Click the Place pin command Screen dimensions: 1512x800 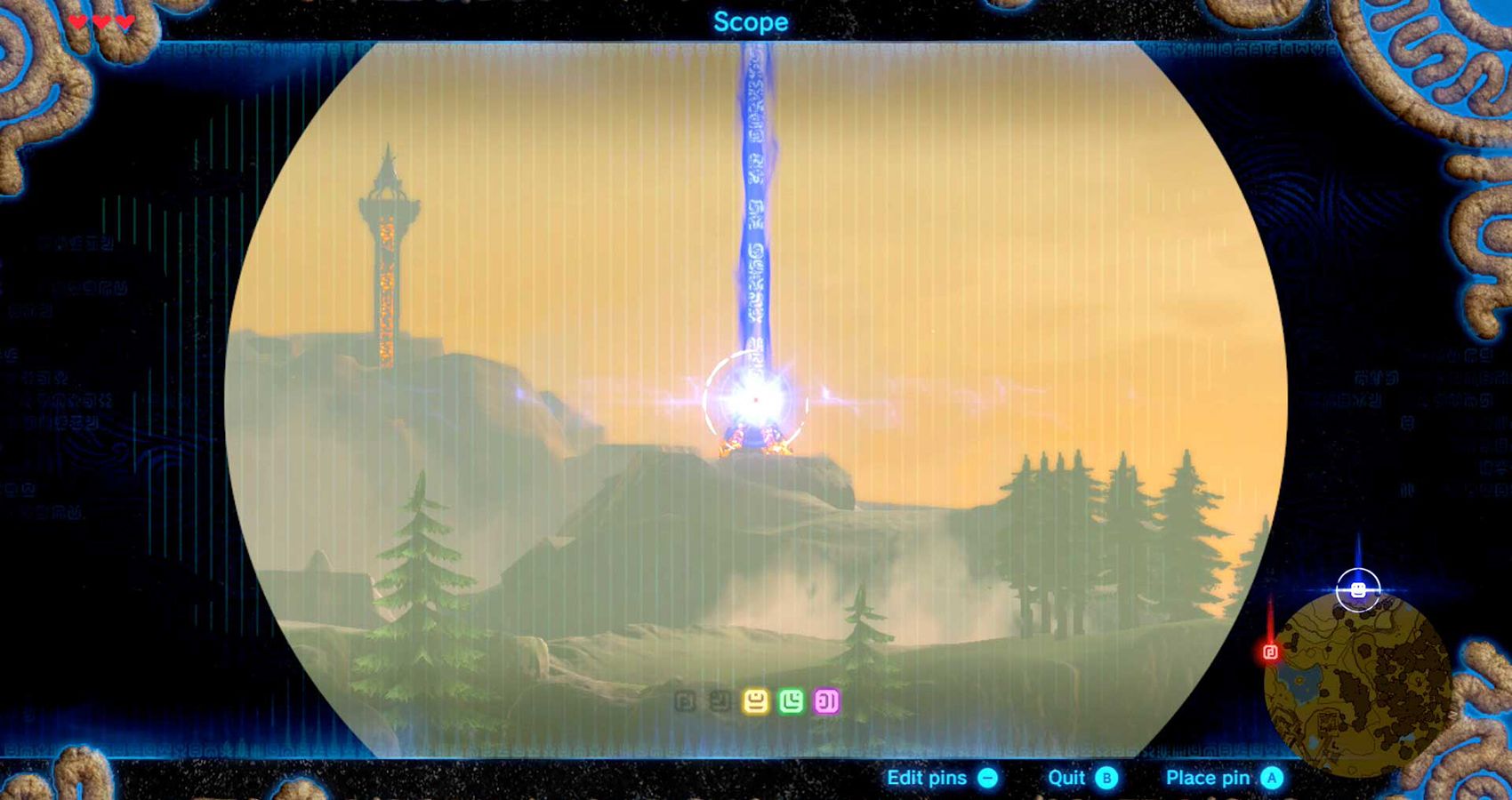click(1208, 779)
